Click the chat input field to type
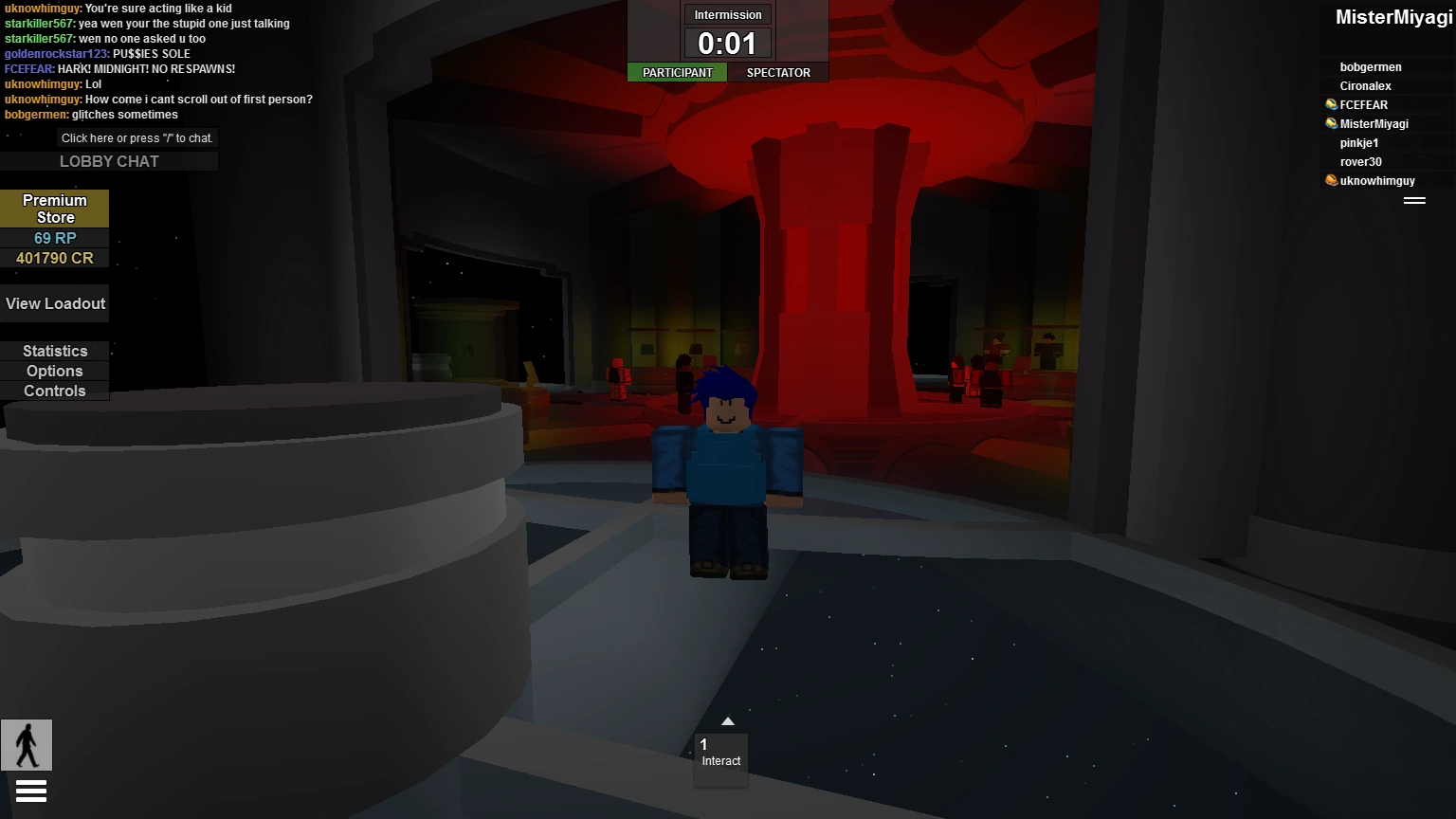Screen dimensions: 1456x819 136,137
